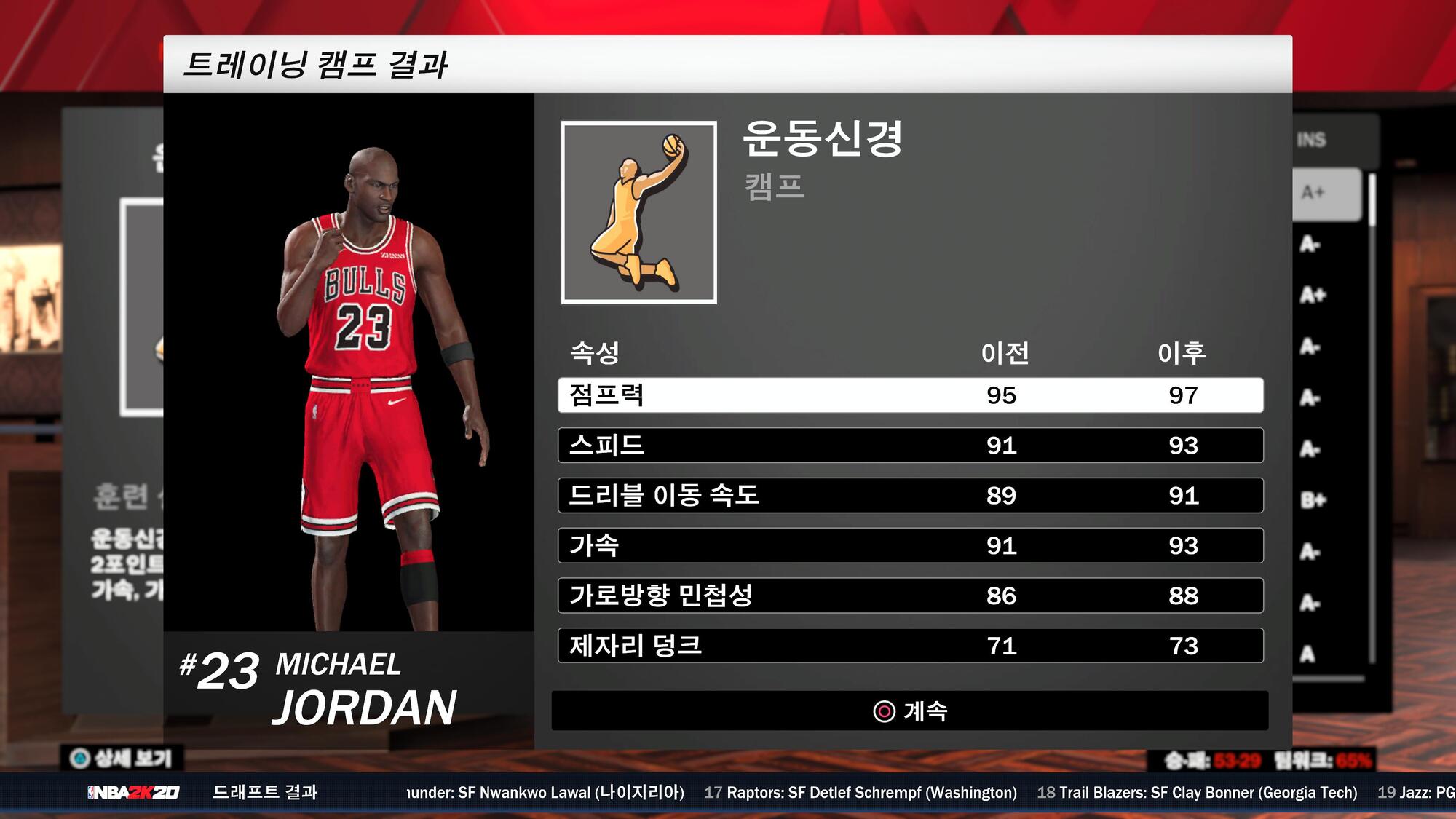Continue with the 계속 button
Viewport: 1456px width, 819px height.
(910, 711)
